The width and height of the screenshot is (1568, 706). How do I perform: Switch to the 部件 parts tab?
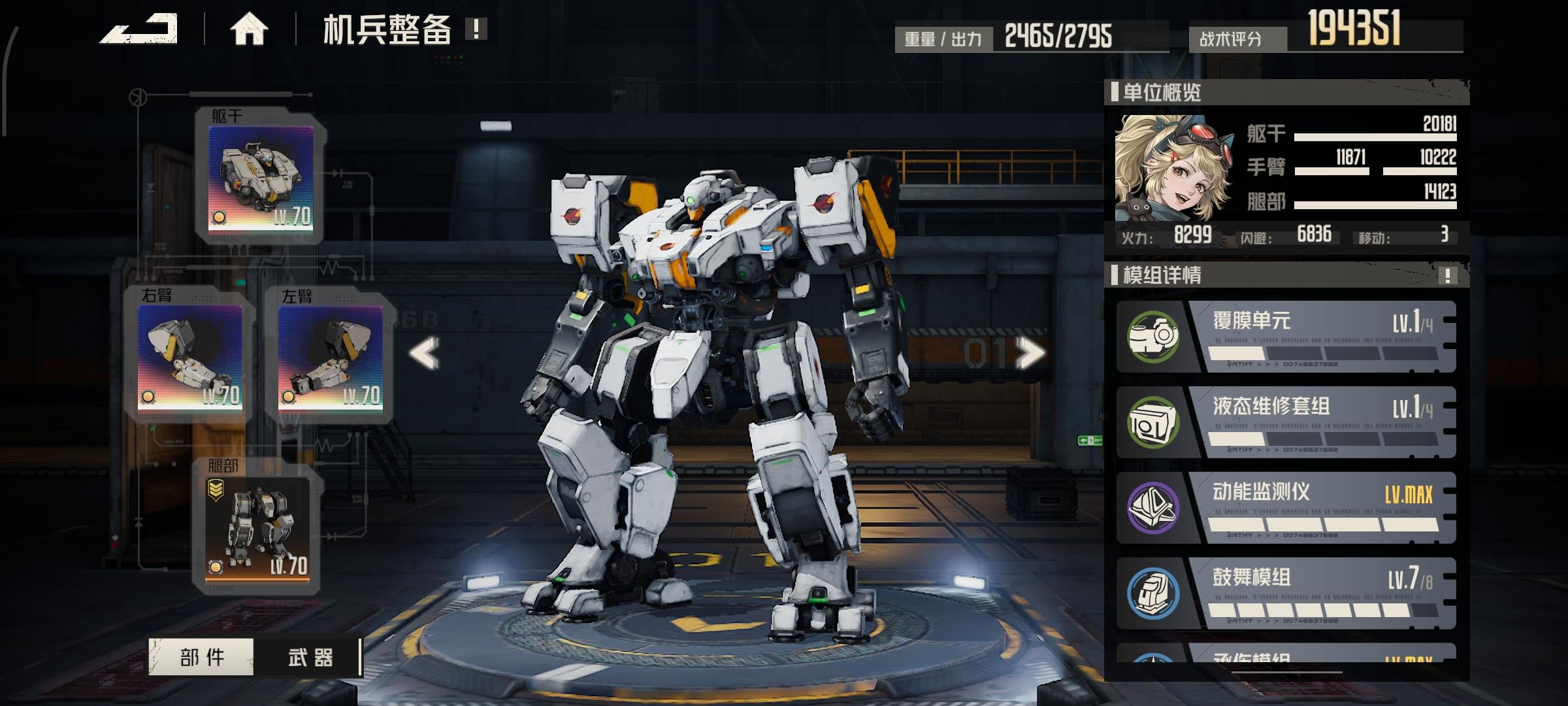coord(201,657)
